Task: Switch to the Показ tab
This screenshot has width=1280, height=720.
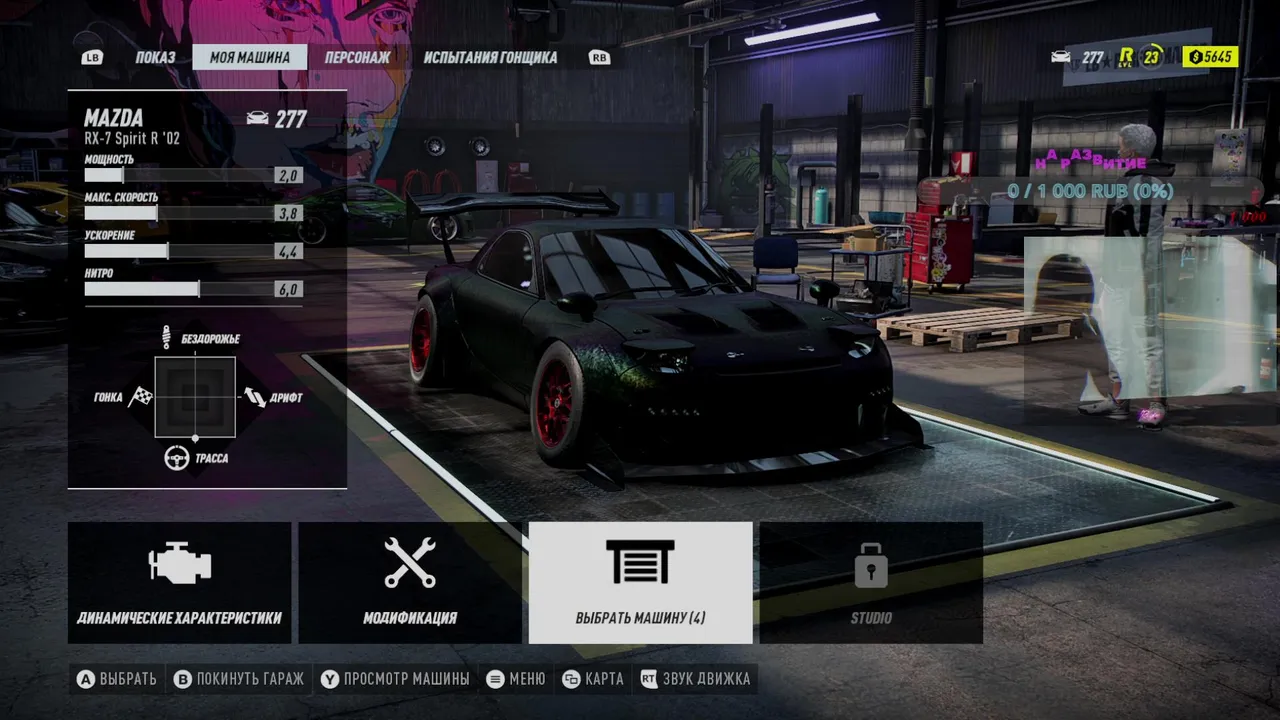Action: pyautogui.click(x=155, y=57)
